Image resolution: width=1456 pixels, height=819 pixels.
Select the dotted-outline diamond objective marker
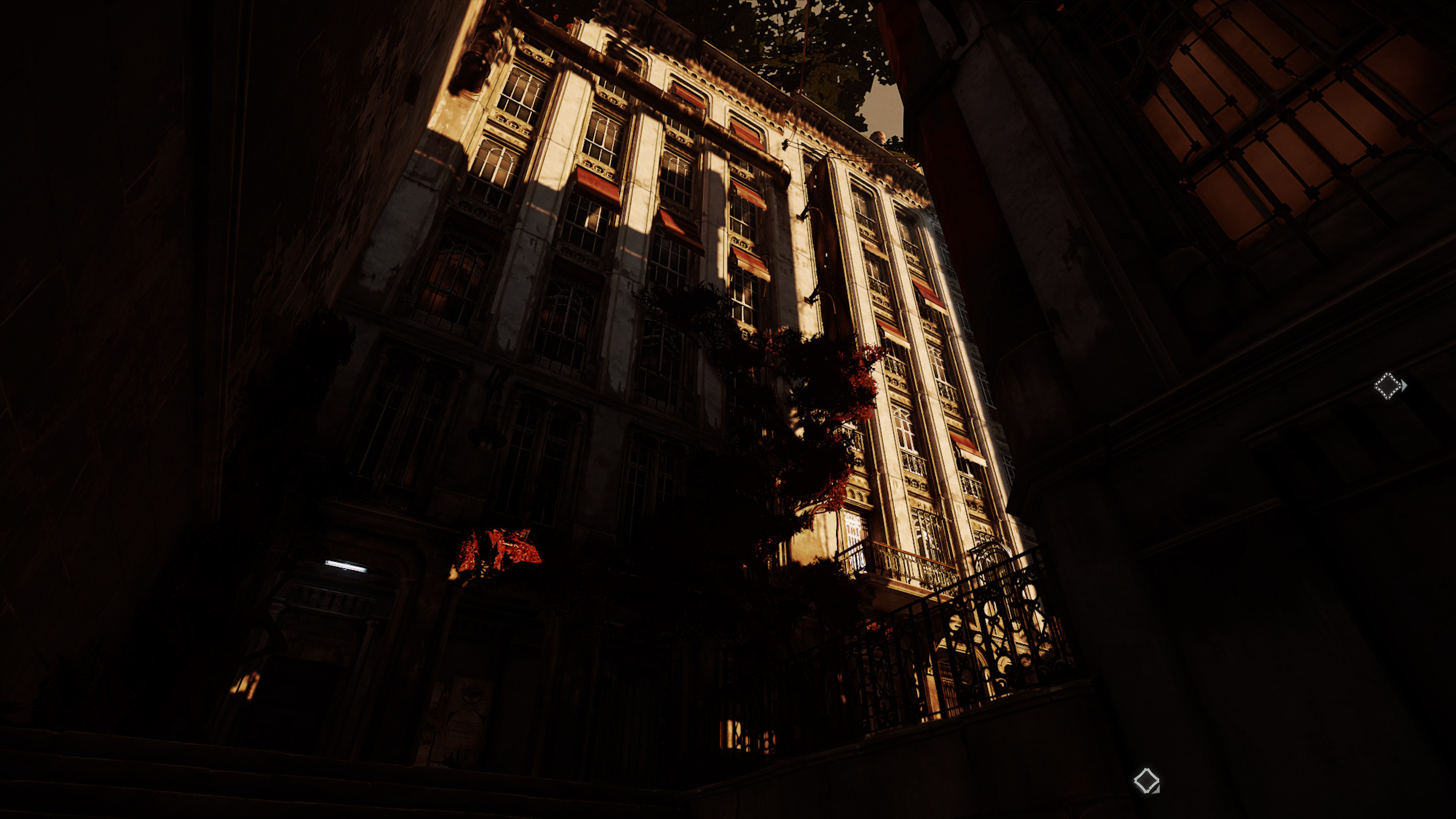[x=1388, y=386]
